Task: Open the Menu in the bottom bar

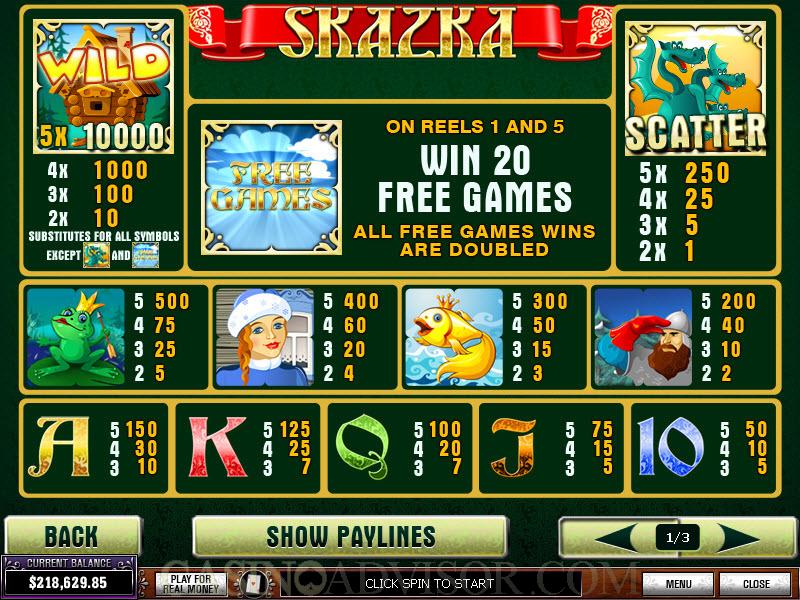Action: 678,583
